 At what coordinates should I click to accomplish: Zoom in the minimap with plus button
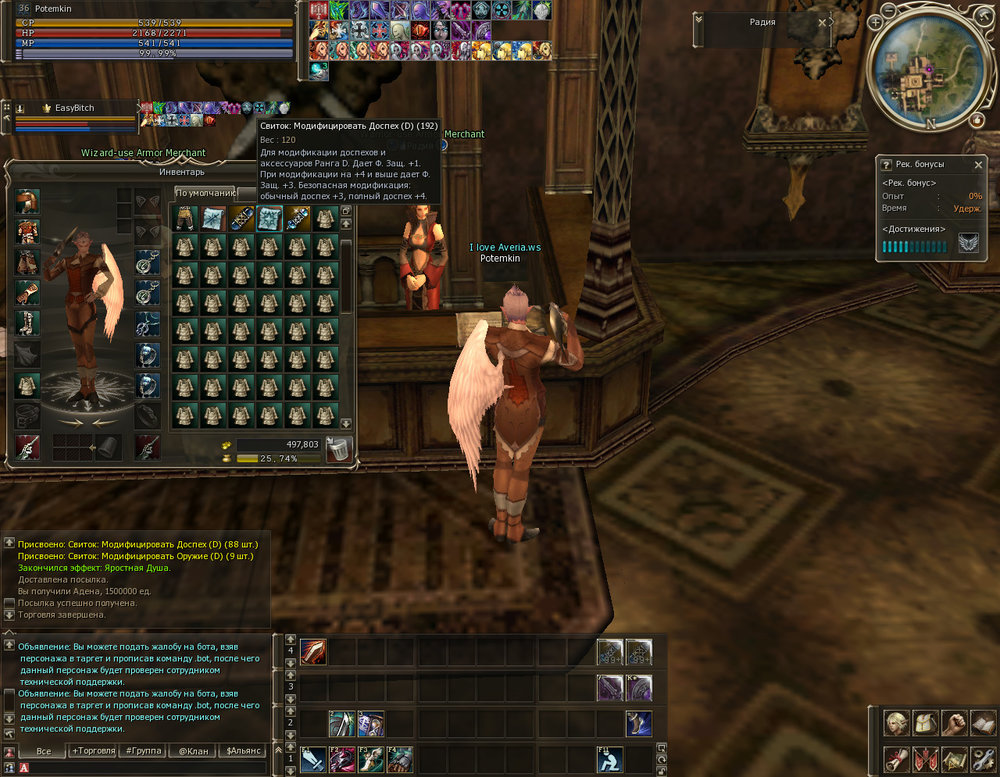875,22
